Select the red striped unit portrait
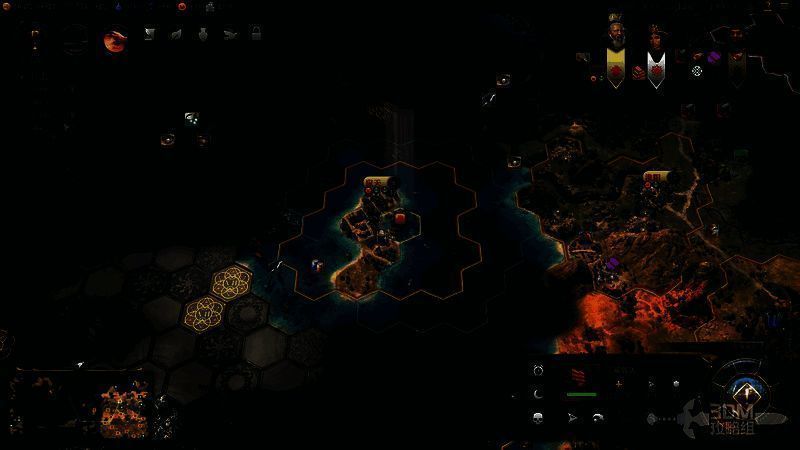The height and width of the screenshot is (450, 800). click(580, 378)
